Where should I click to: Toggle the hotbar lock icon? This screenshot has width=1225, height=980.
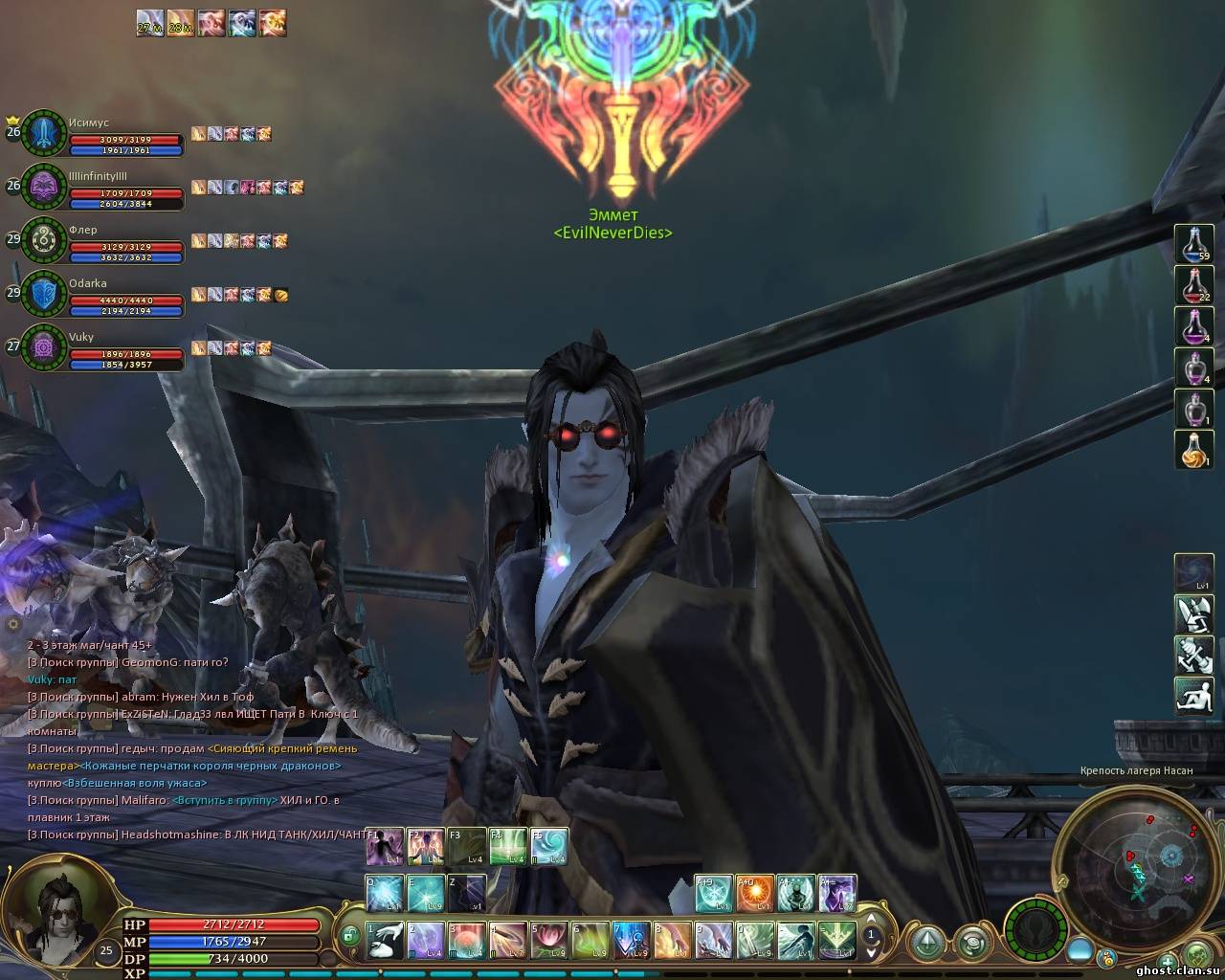(x=351, y=935)
